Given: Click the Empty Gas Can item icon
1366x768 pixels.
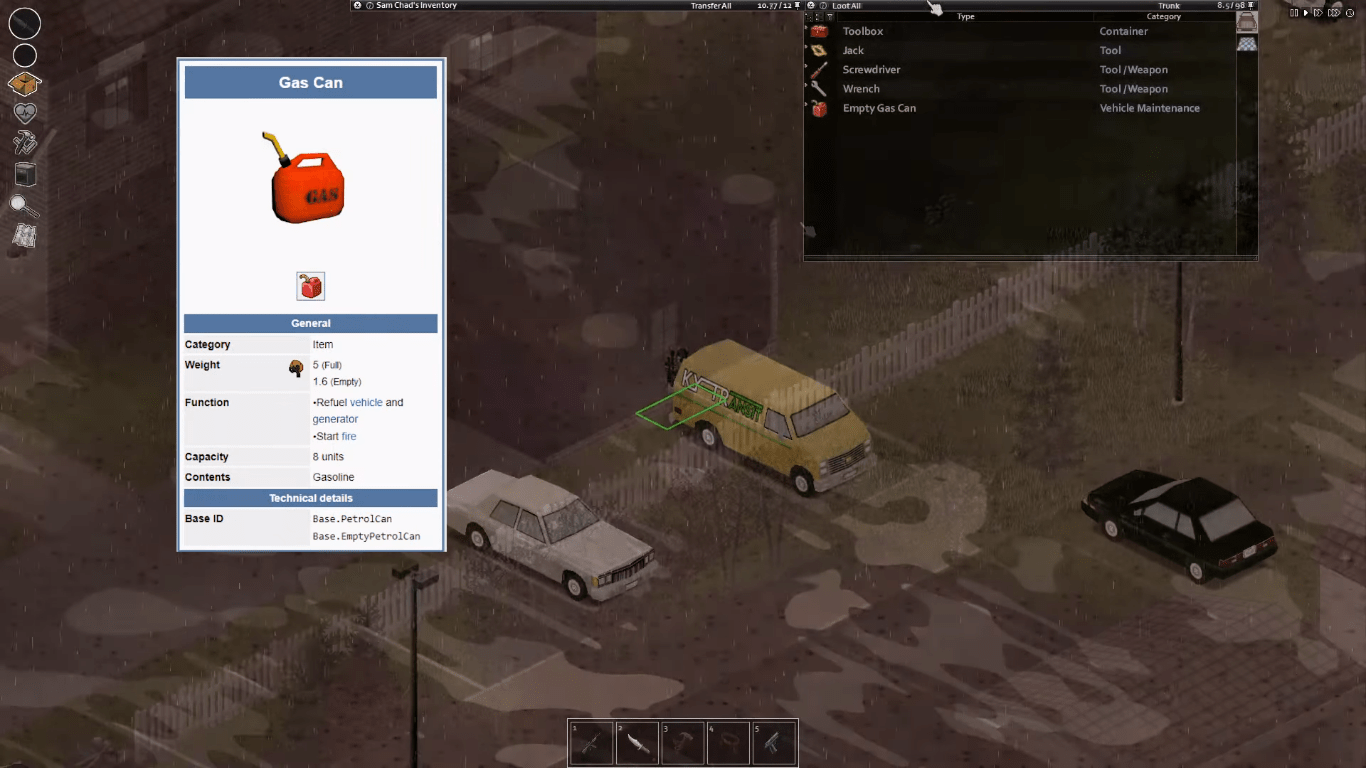Looking at the screenshot, I should [x=820, y=108].
